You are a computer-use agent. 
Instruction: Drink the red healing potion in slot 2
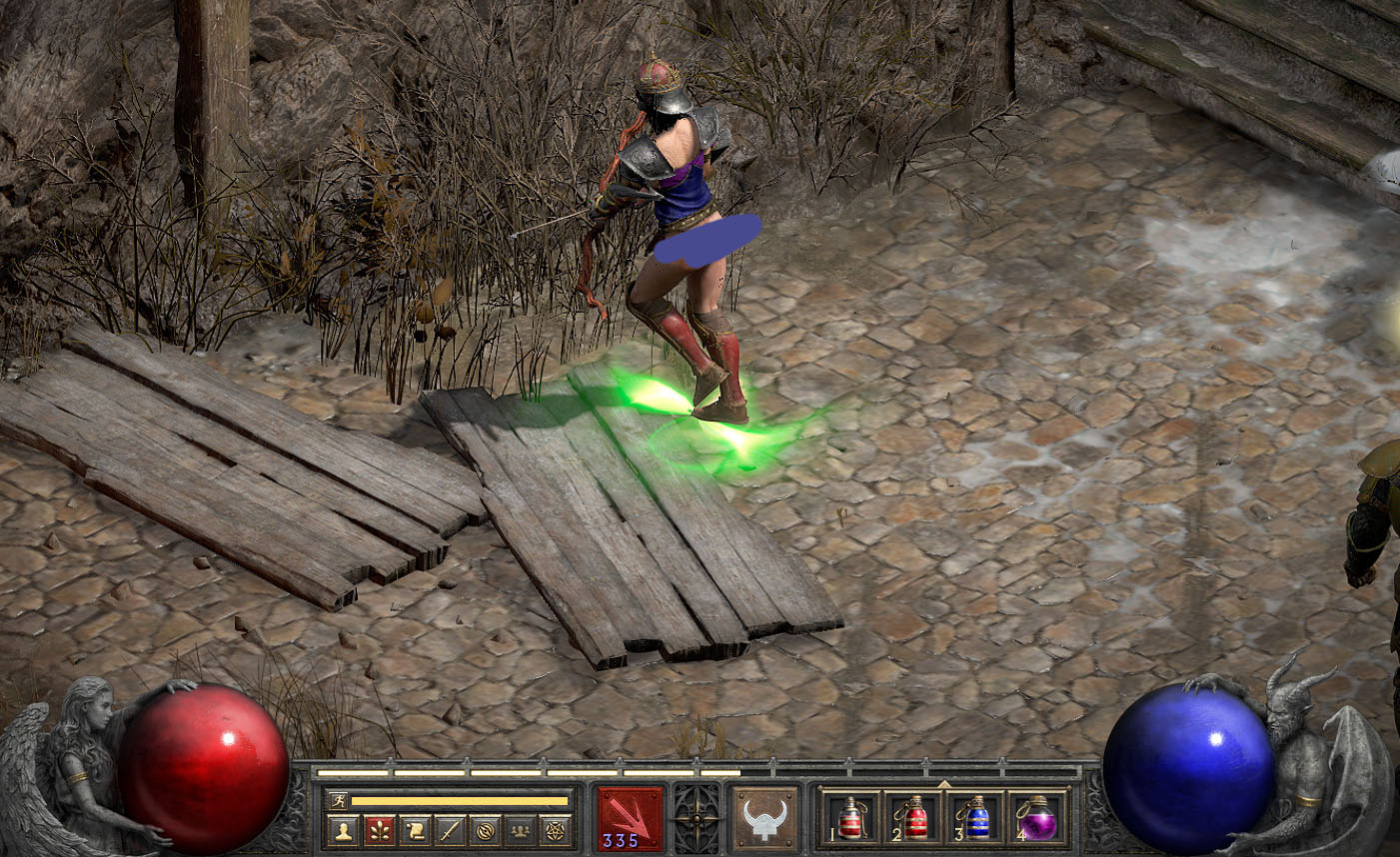[x=913, y=818]
